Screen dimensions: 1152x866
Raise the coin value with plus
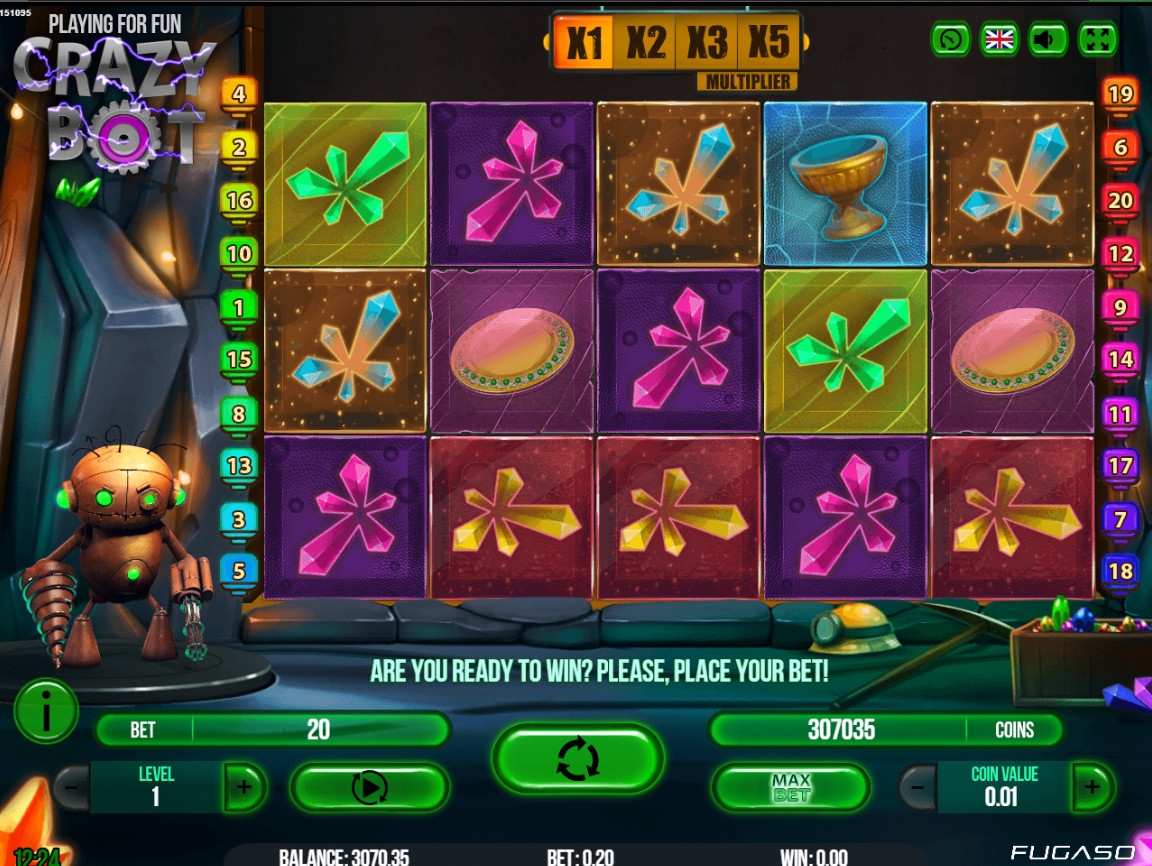1092,787
